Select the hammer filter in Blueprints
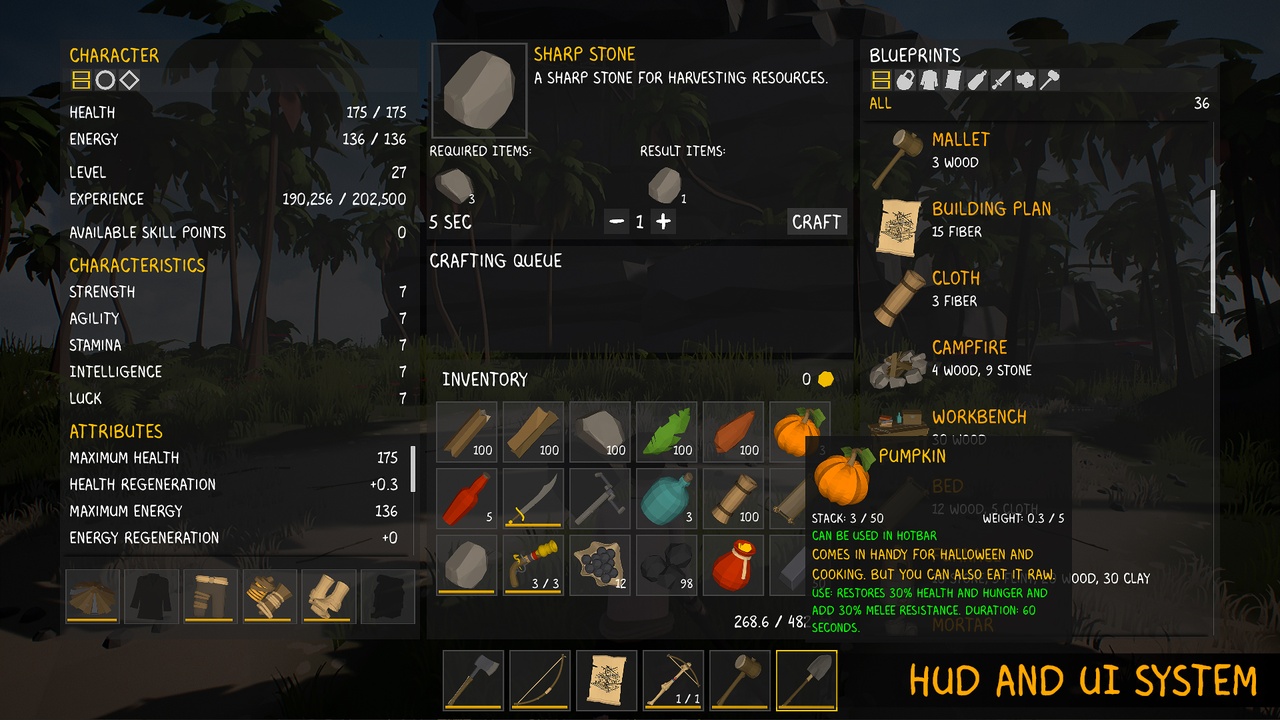Viewport: 1280px width, 720px height. click(x=1050, y=82)
